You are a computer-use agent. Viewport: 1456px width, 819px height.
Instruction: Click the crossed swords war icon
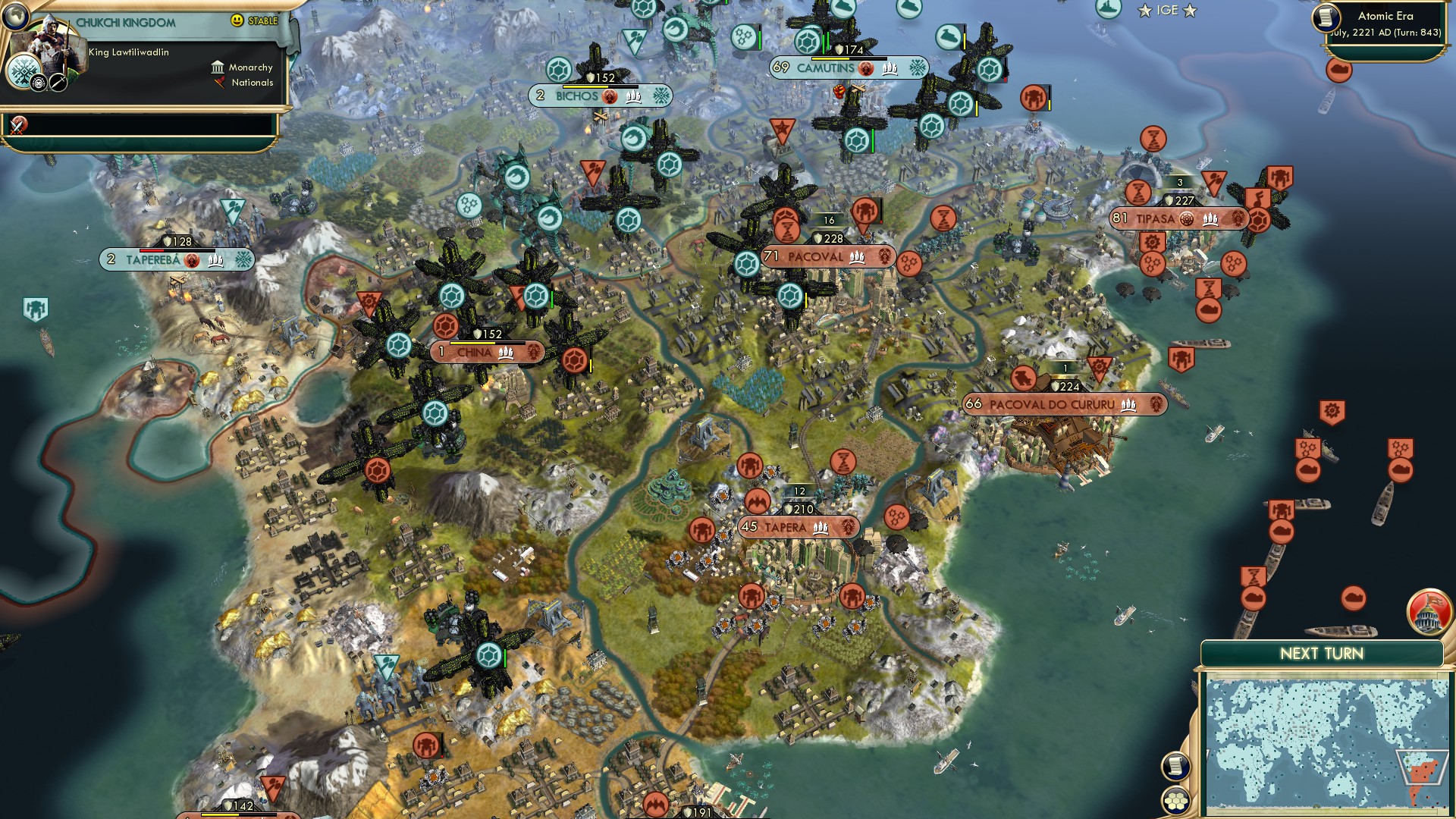(18, 125)
